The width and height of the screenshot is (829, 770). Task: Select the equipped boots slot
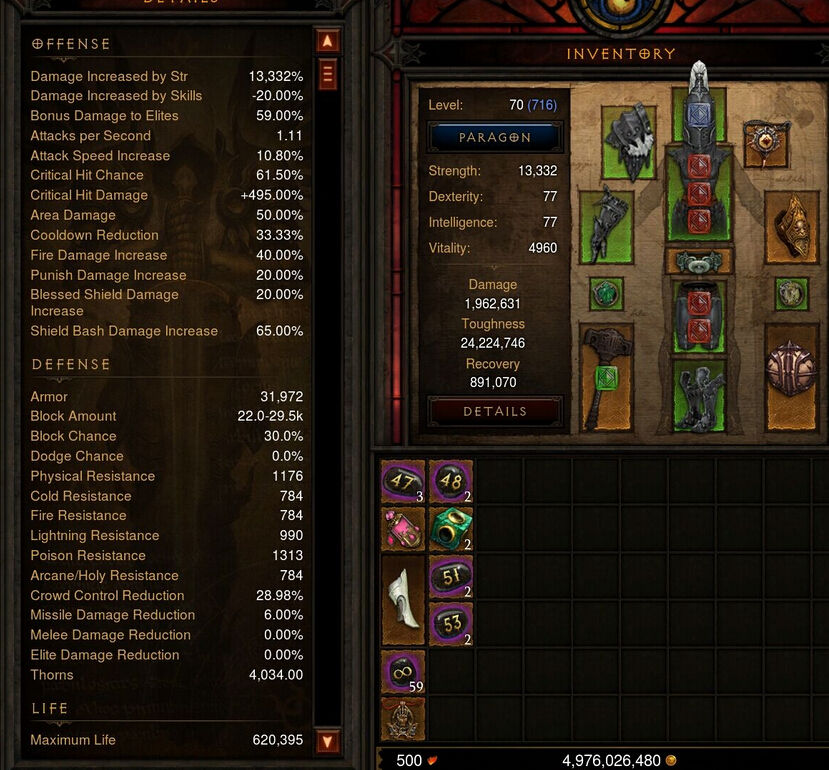tap(698, 395)
